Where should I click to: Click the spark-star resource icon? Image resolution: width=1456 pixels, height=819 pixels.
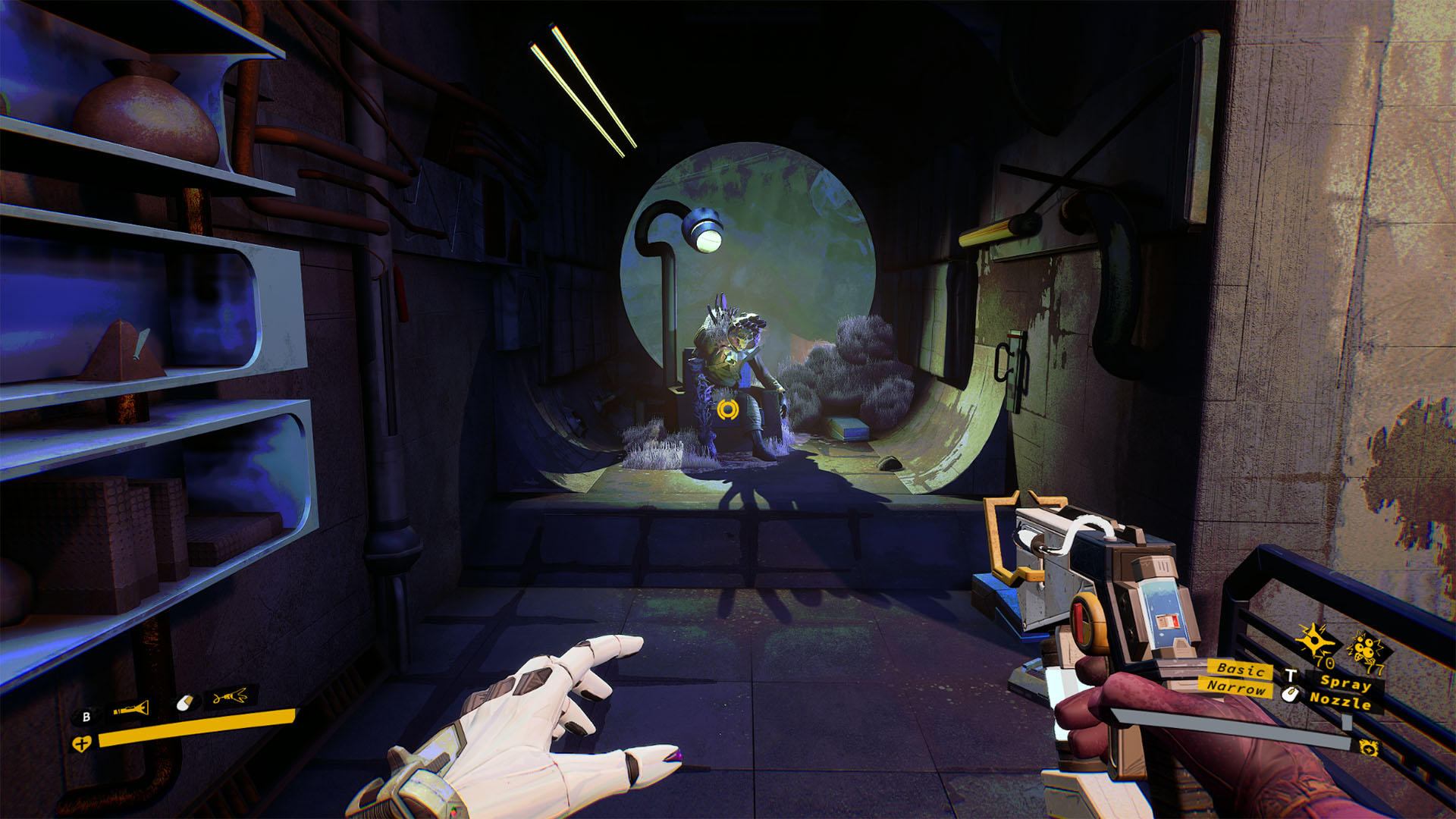(1313, 641)
